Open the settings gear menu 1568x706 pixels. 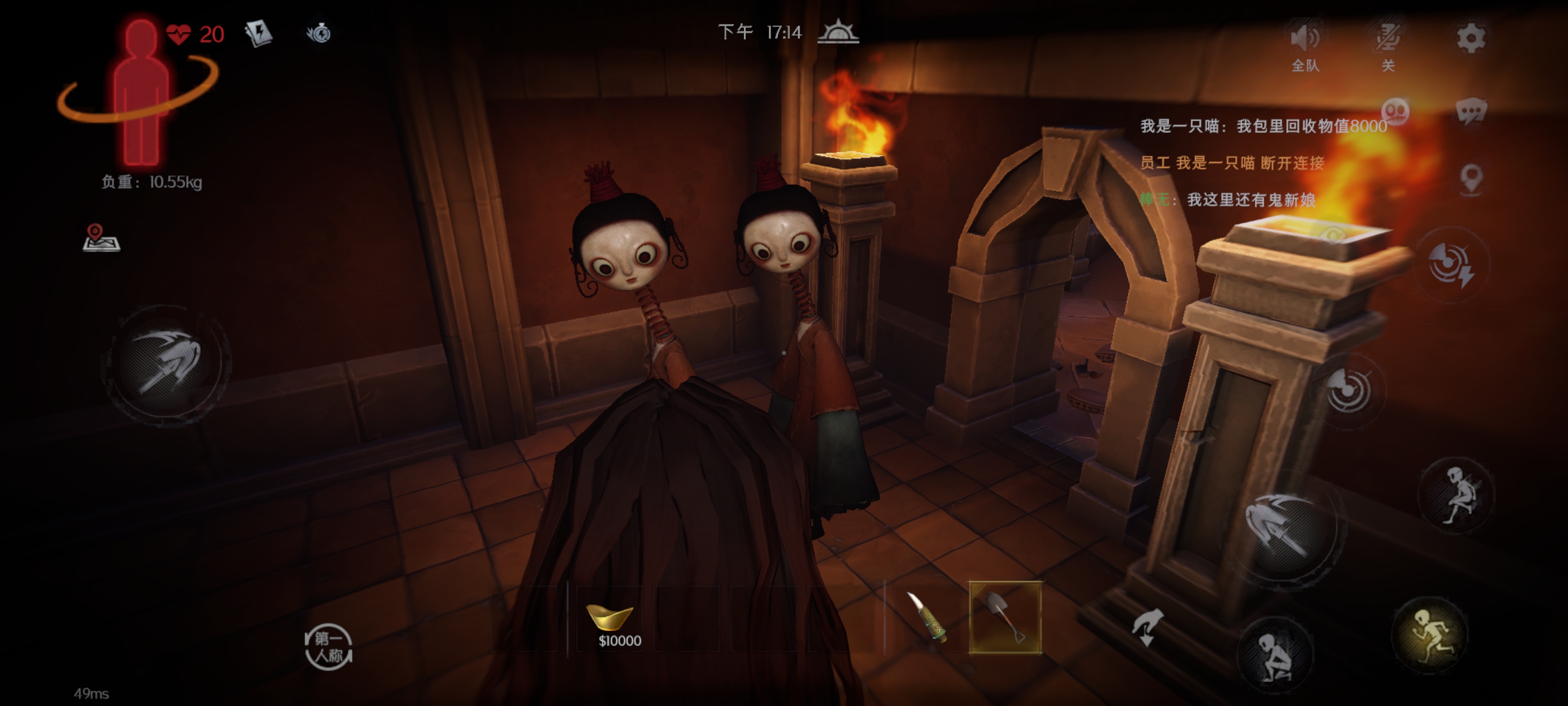click(x=1470, y=38)
